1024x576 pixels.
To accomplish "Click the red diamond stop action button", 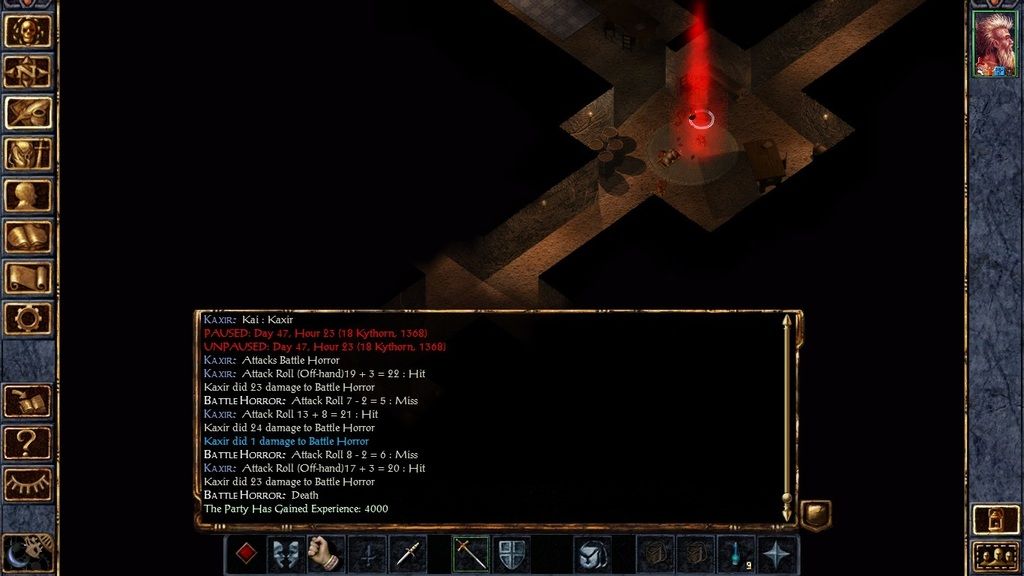I will [x=245, y=554].
